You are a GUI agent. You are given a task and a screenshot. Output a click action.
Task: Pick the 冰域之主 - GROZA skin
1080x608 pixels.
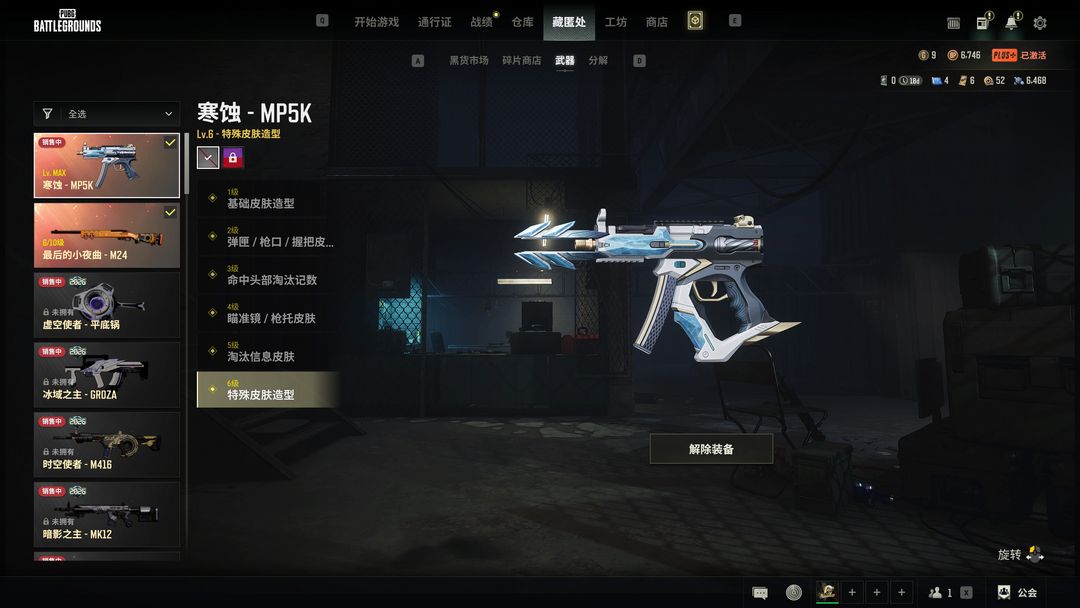pyautogui.click(x=107, y=375)
